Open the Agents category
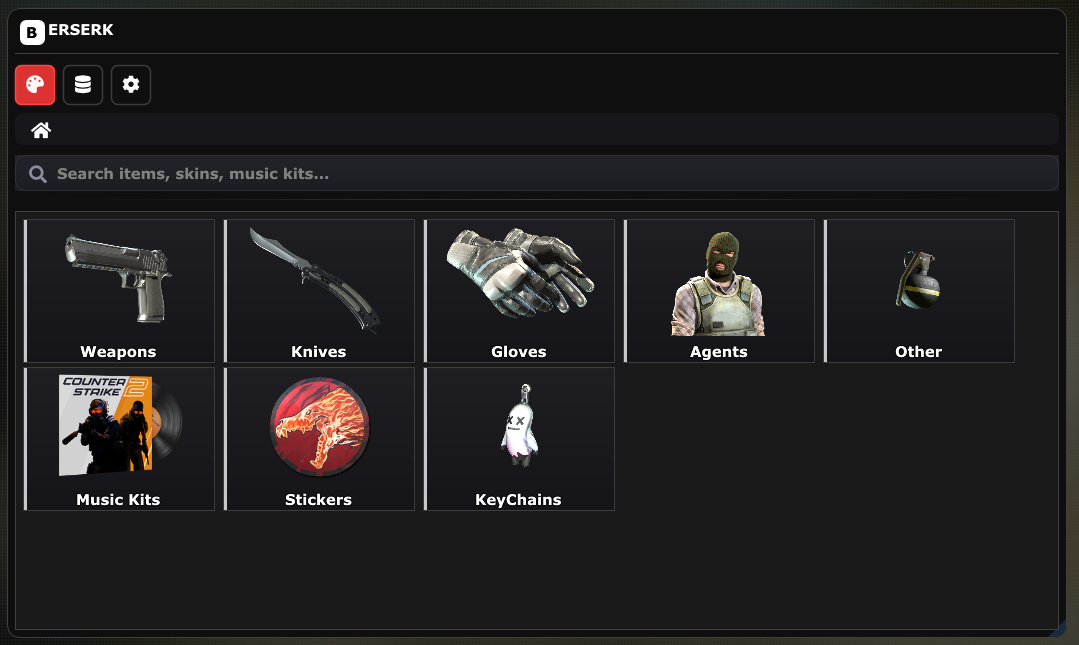Image resolution: width=1079 pixels, height=645 pixels. (x=719, y=291)
